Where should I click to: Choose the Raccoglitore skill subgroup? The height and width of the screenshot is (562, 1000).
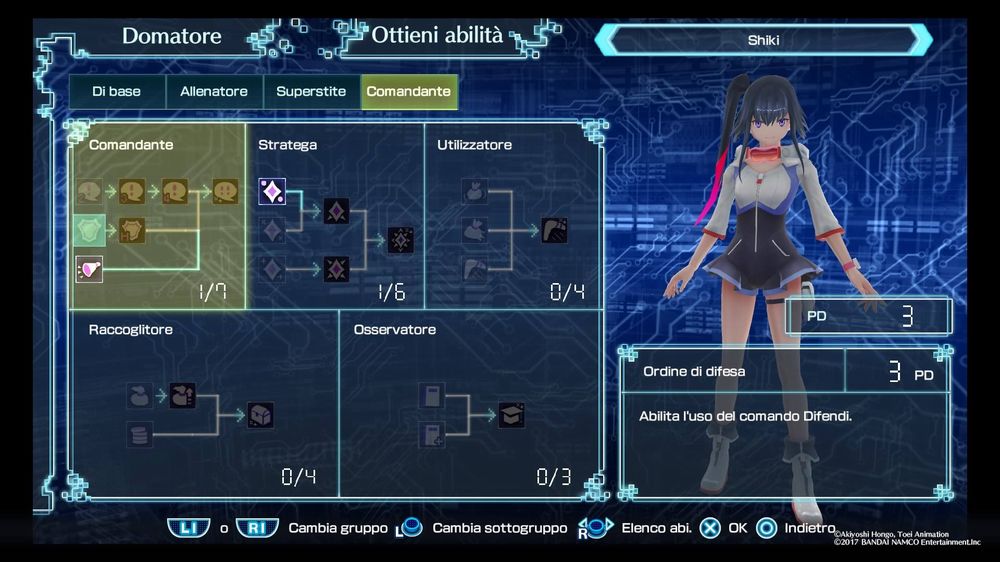(x=204, y=404)
